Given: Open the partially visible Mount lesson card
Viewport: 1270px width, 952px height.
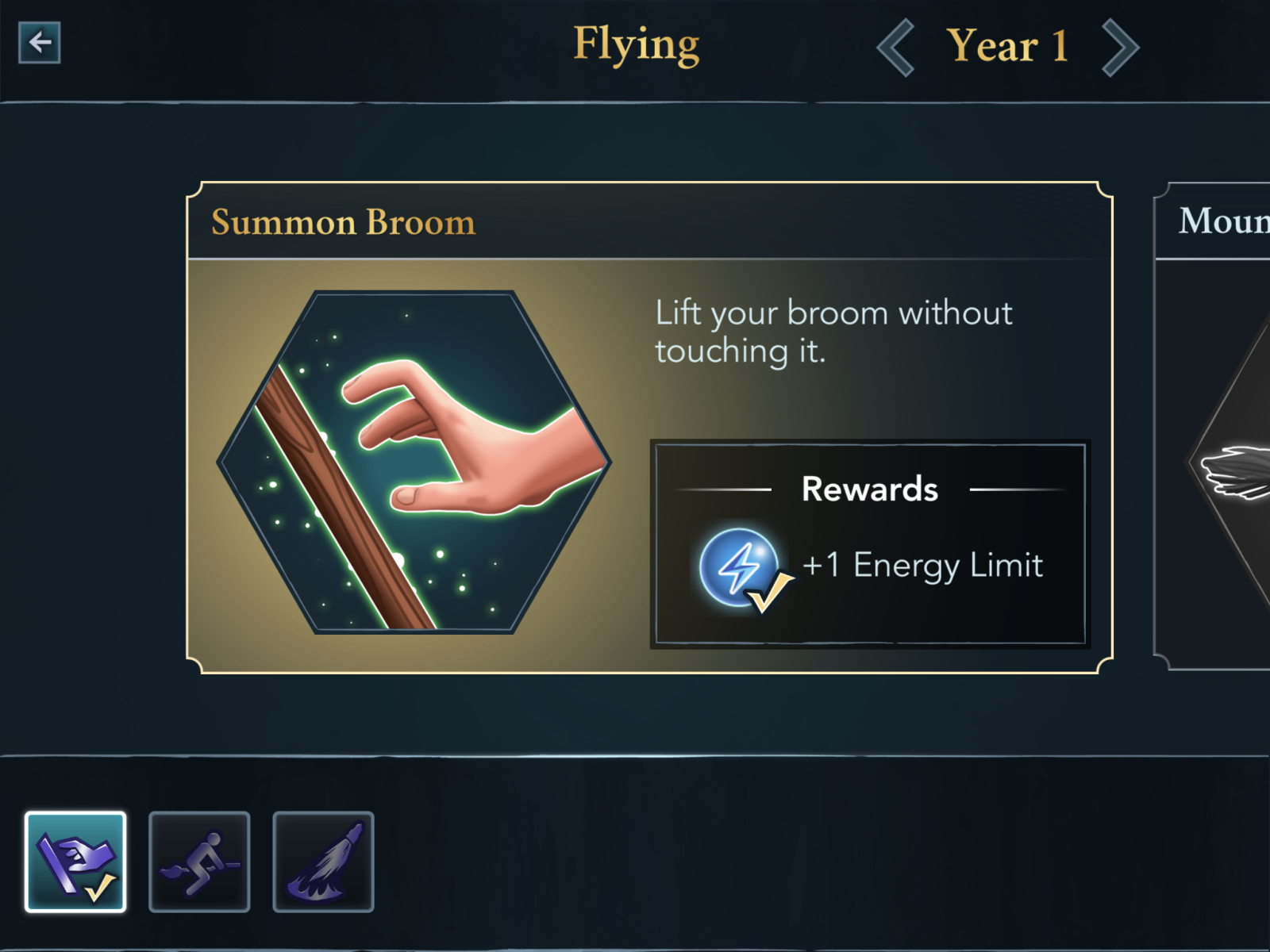Looking at the screenshot, I should point(1214,427).
